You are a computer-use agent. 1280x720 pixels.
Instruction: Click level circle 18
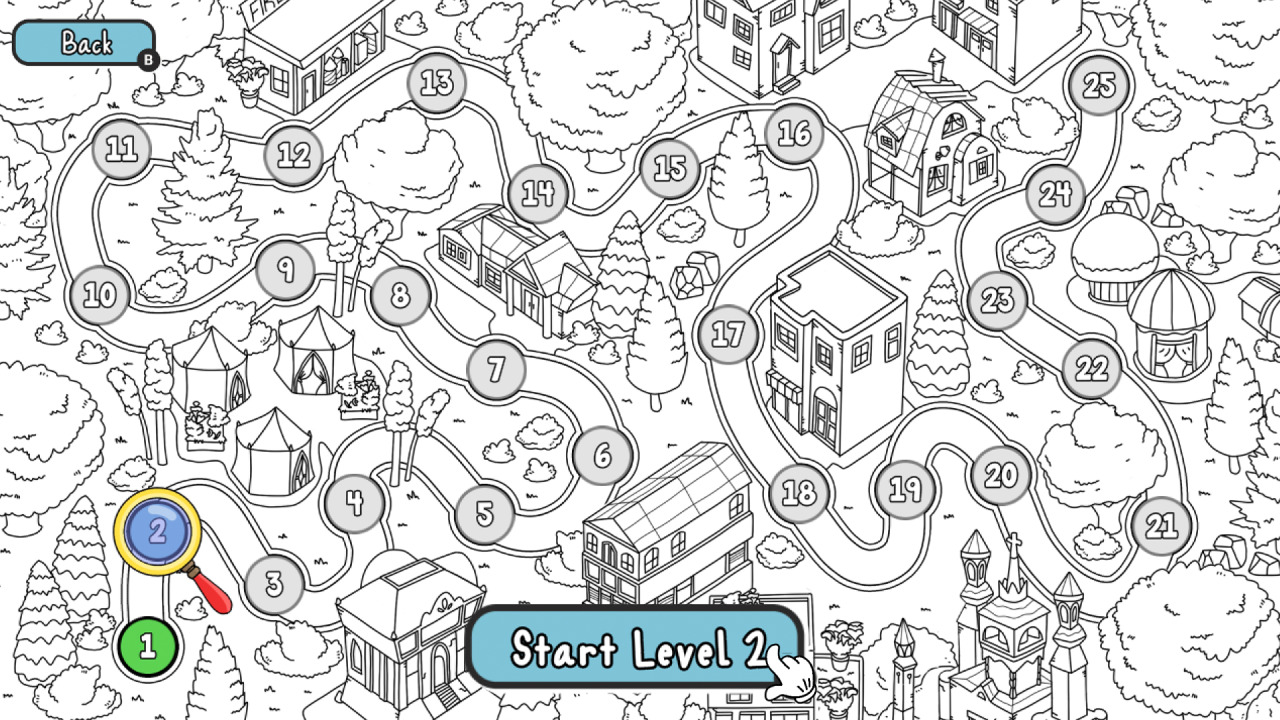[799, 490]
